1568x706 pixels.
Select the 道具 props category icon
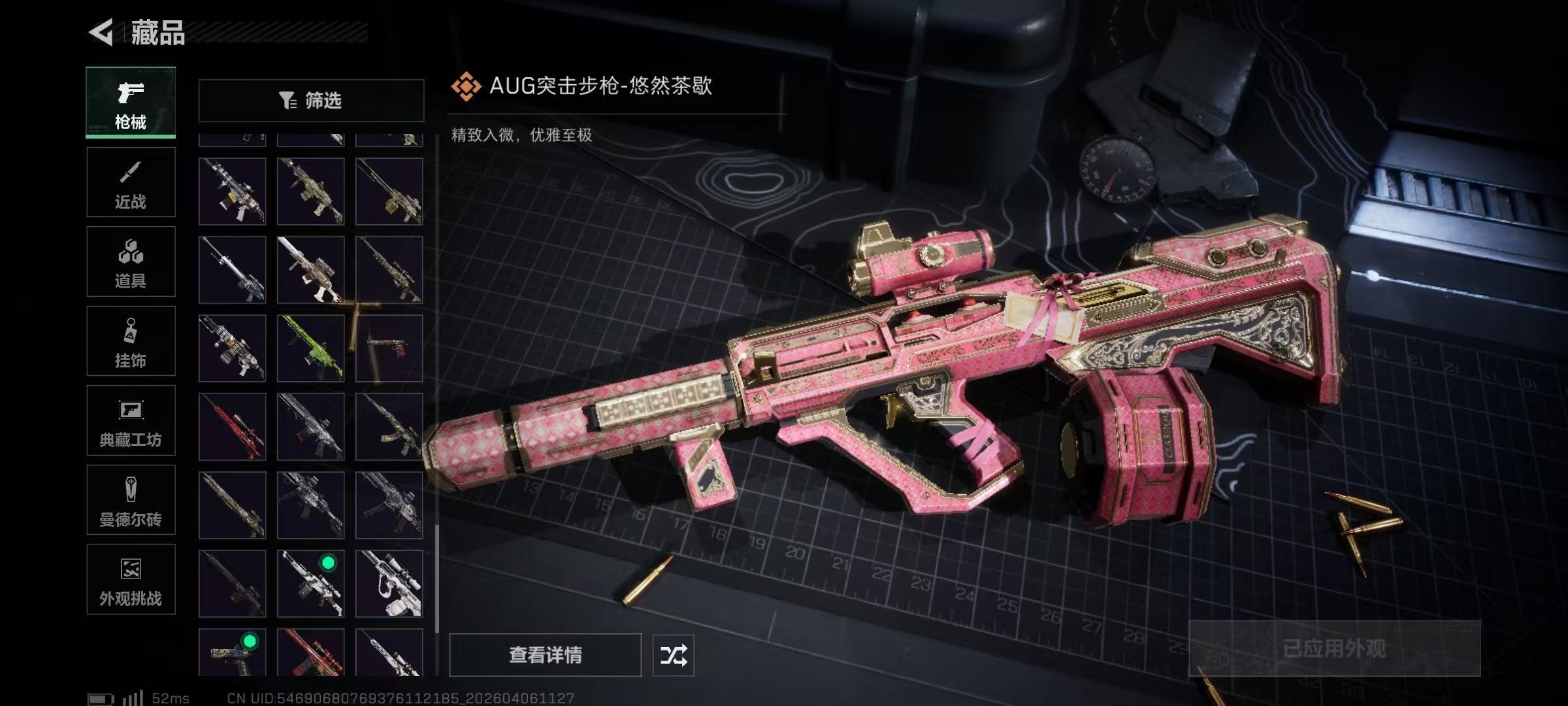130,261
